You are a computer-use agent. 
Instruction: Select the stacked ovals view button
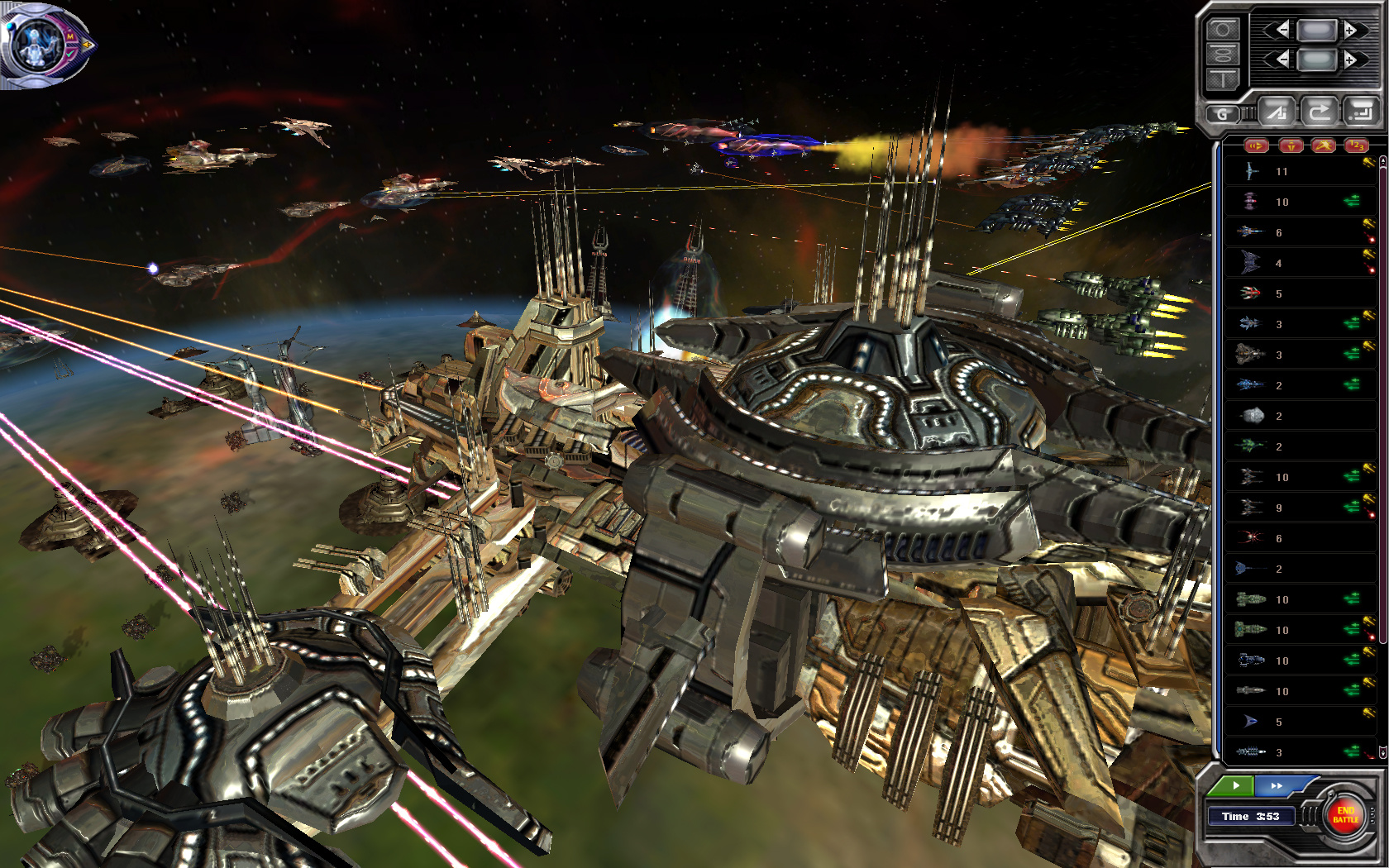(1223, 55)
